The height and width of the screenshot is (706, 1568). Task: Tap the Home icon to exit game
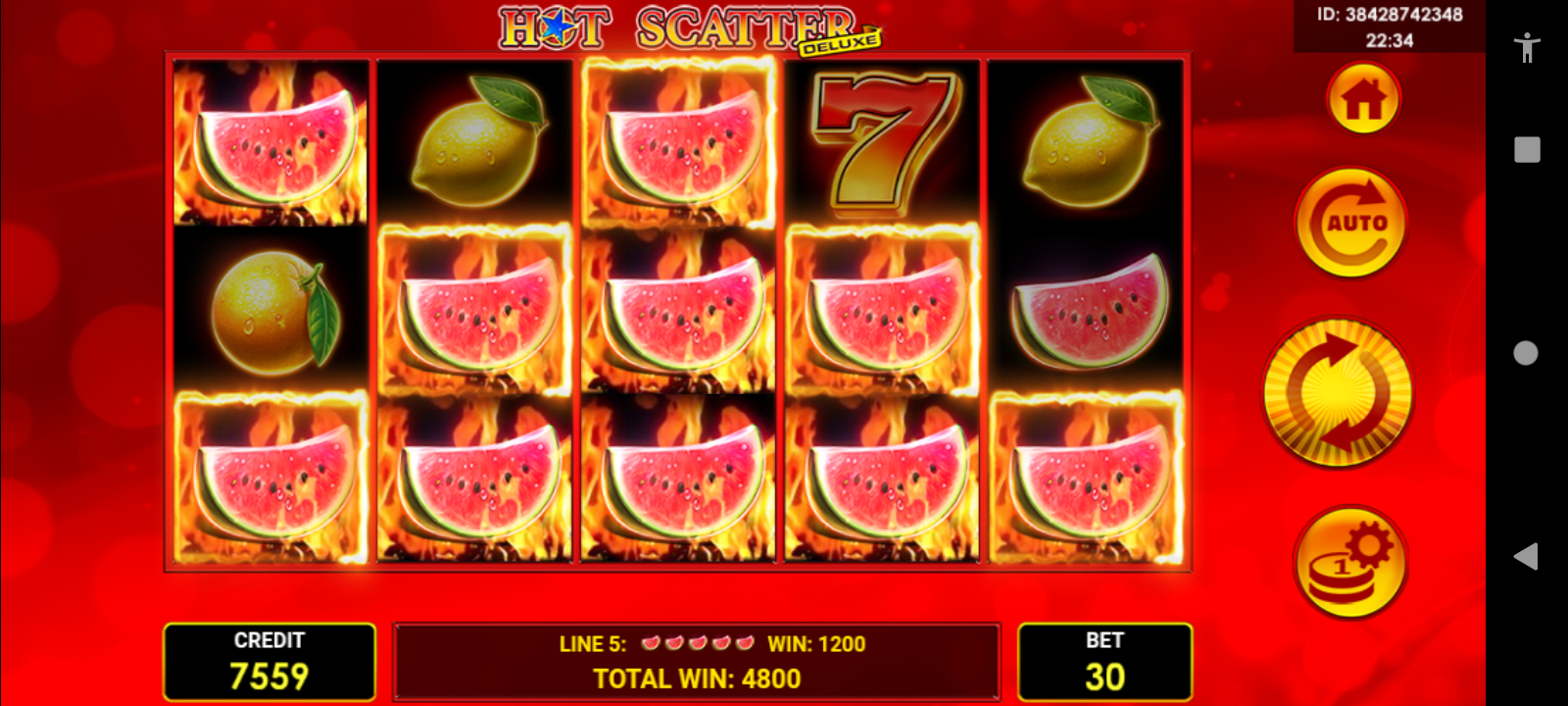1364,97
